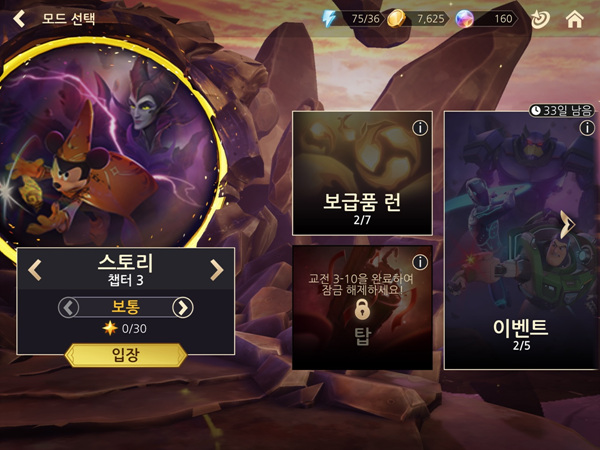This screenshot has width=600, height=450.
Task: Raise difficulty from 보통
Action: (182, 307)
